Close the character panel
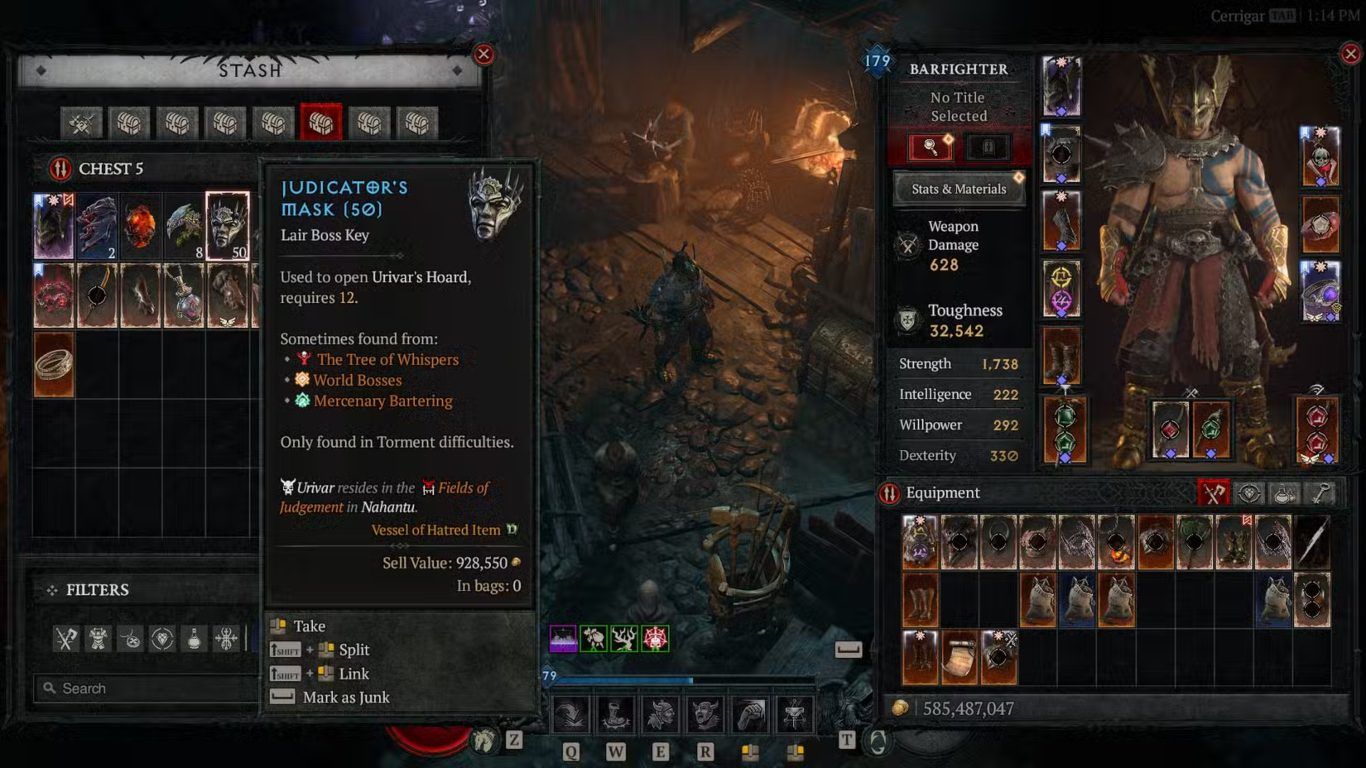 point(1349,55)
